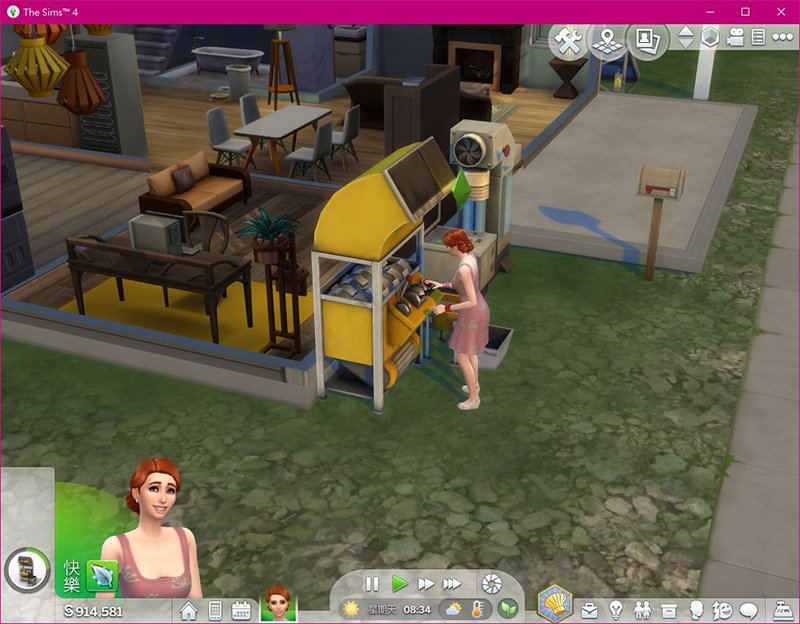Click the house icon beside the funds
Image resolution: width=800 pixels, height=624 pixels.
click(x=188, y=609)
